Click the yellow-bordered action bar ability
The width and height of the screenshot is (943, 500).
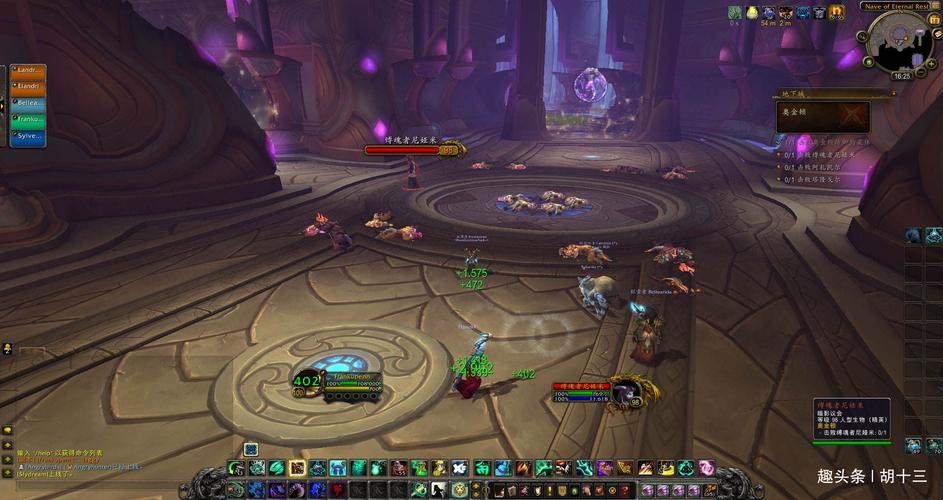click(297, 468)
